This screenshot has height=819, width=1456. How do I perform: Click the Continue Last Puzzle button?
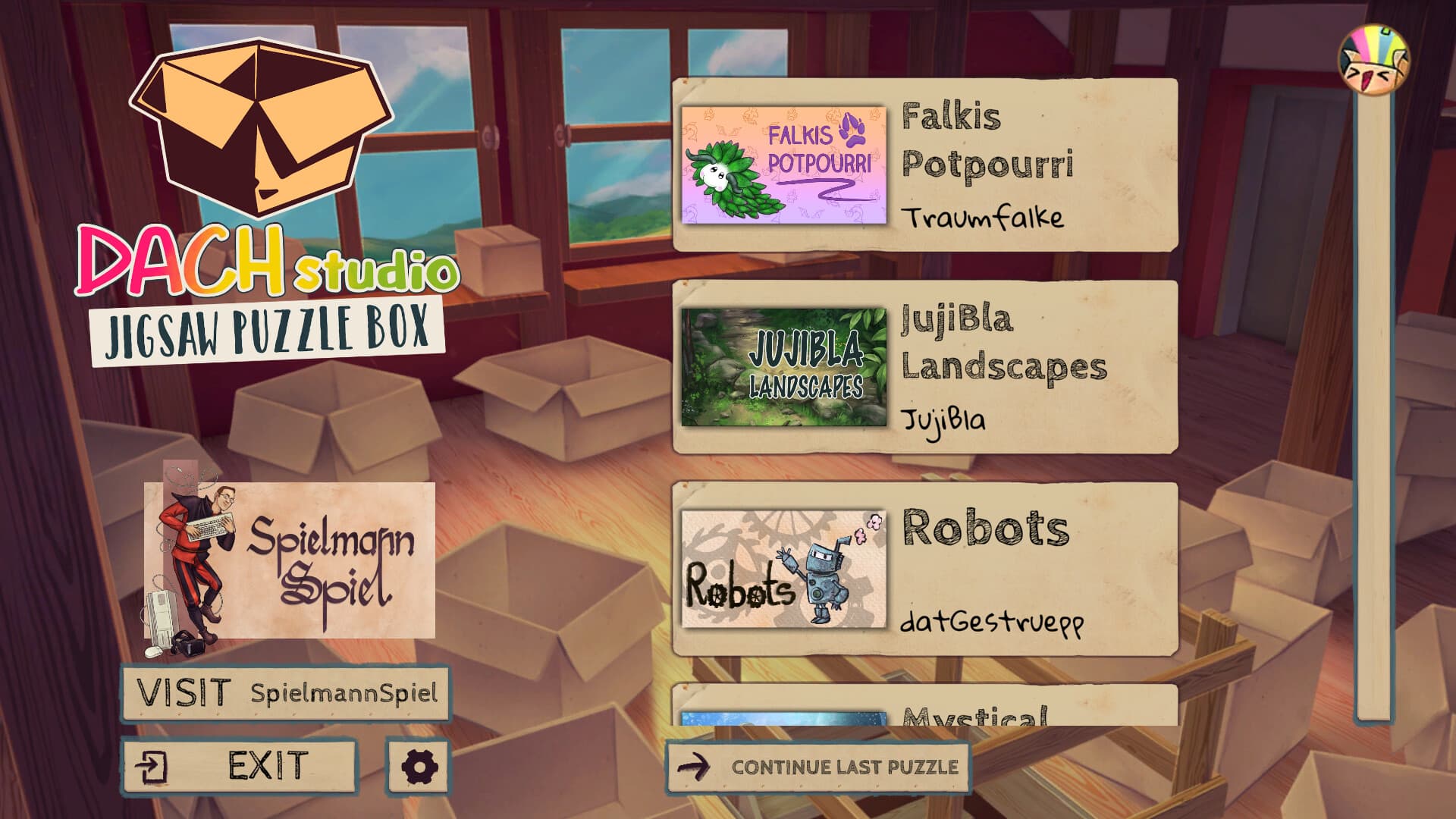819,766
